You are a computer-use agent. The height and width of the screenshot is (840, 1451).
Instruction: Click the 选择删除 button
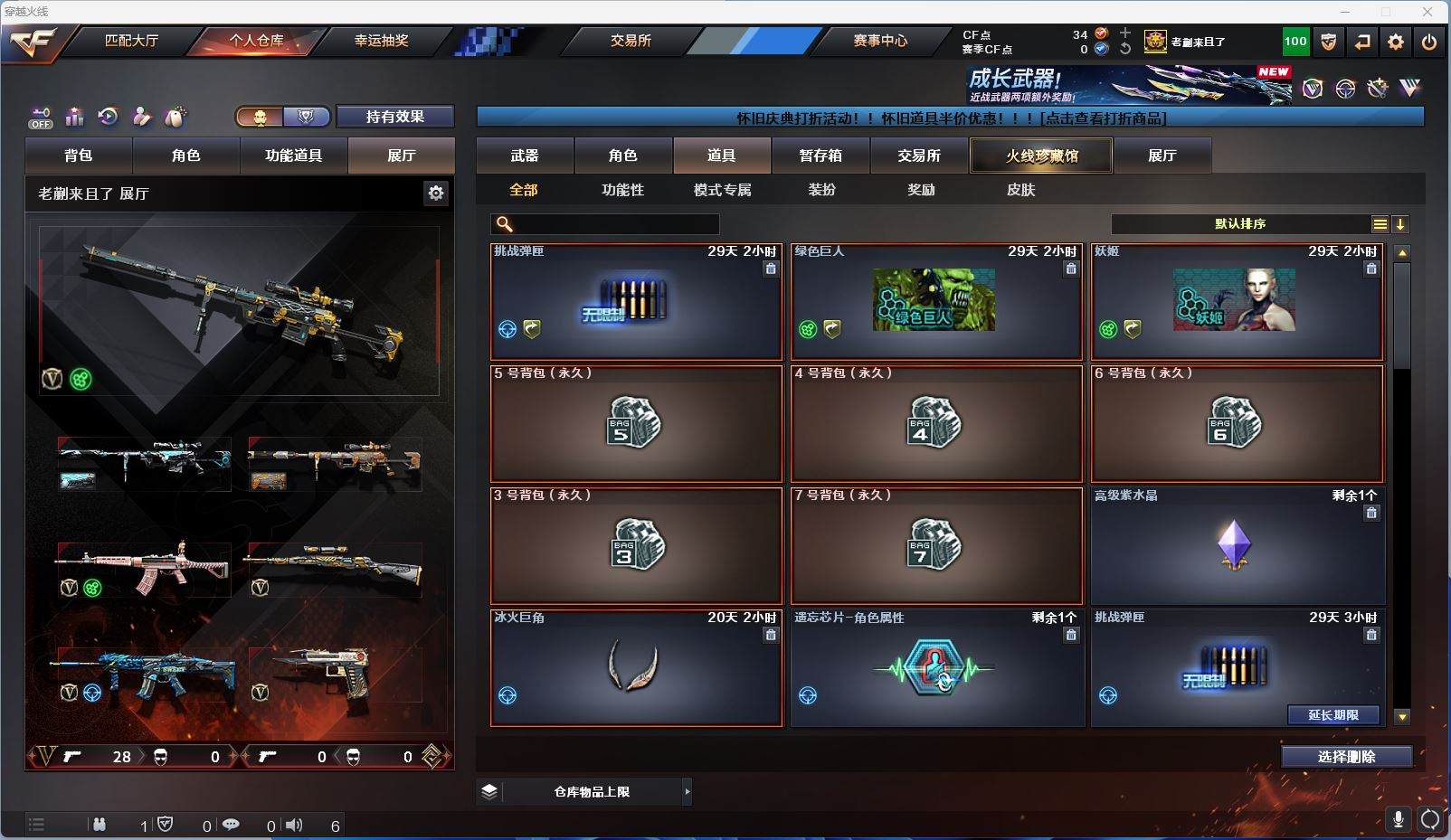[x=1346, y=757]
